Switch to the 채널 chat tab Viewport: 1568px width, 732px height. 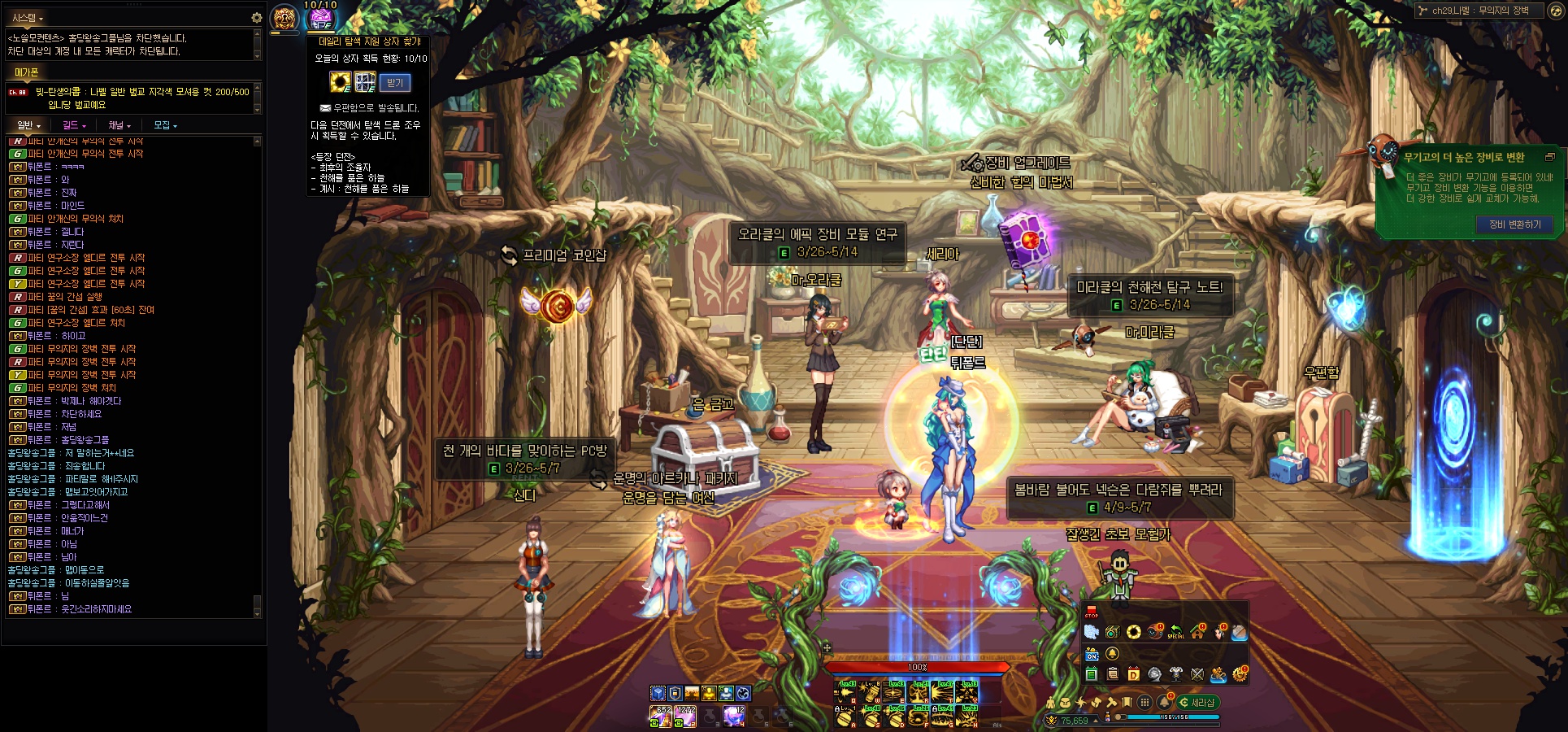(x=119, y=125)
